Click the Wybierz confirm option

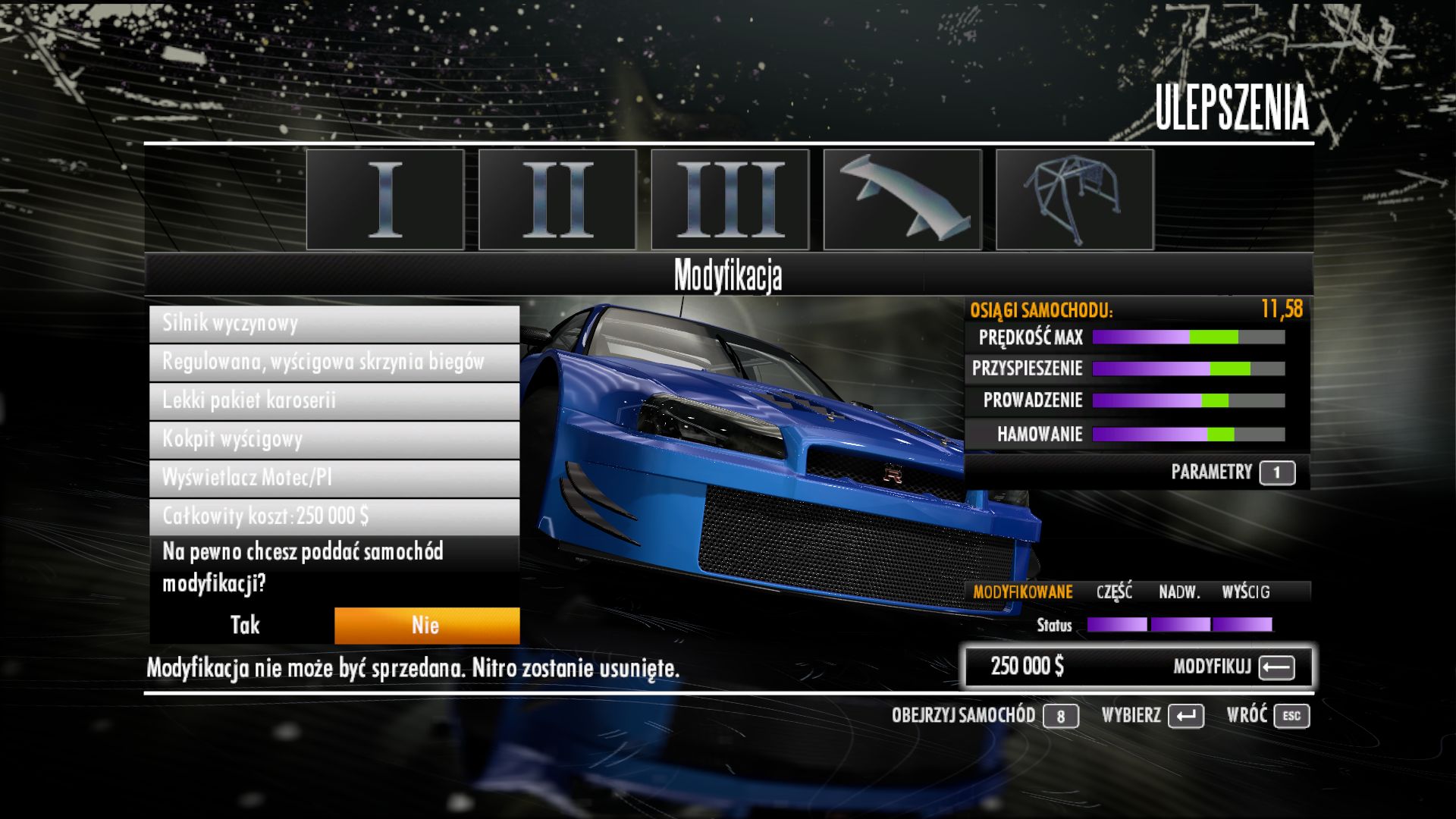coord(1152,716)
